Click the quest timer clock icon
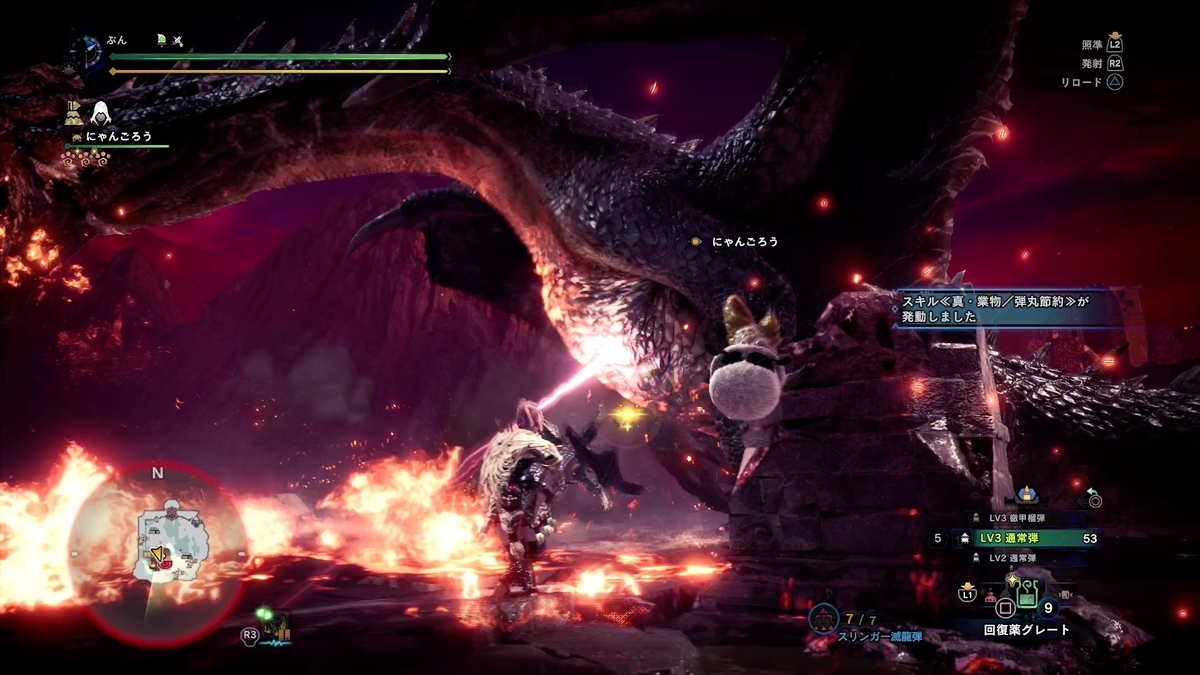The height and width of the screenshot is (675, 1200). 90,50
